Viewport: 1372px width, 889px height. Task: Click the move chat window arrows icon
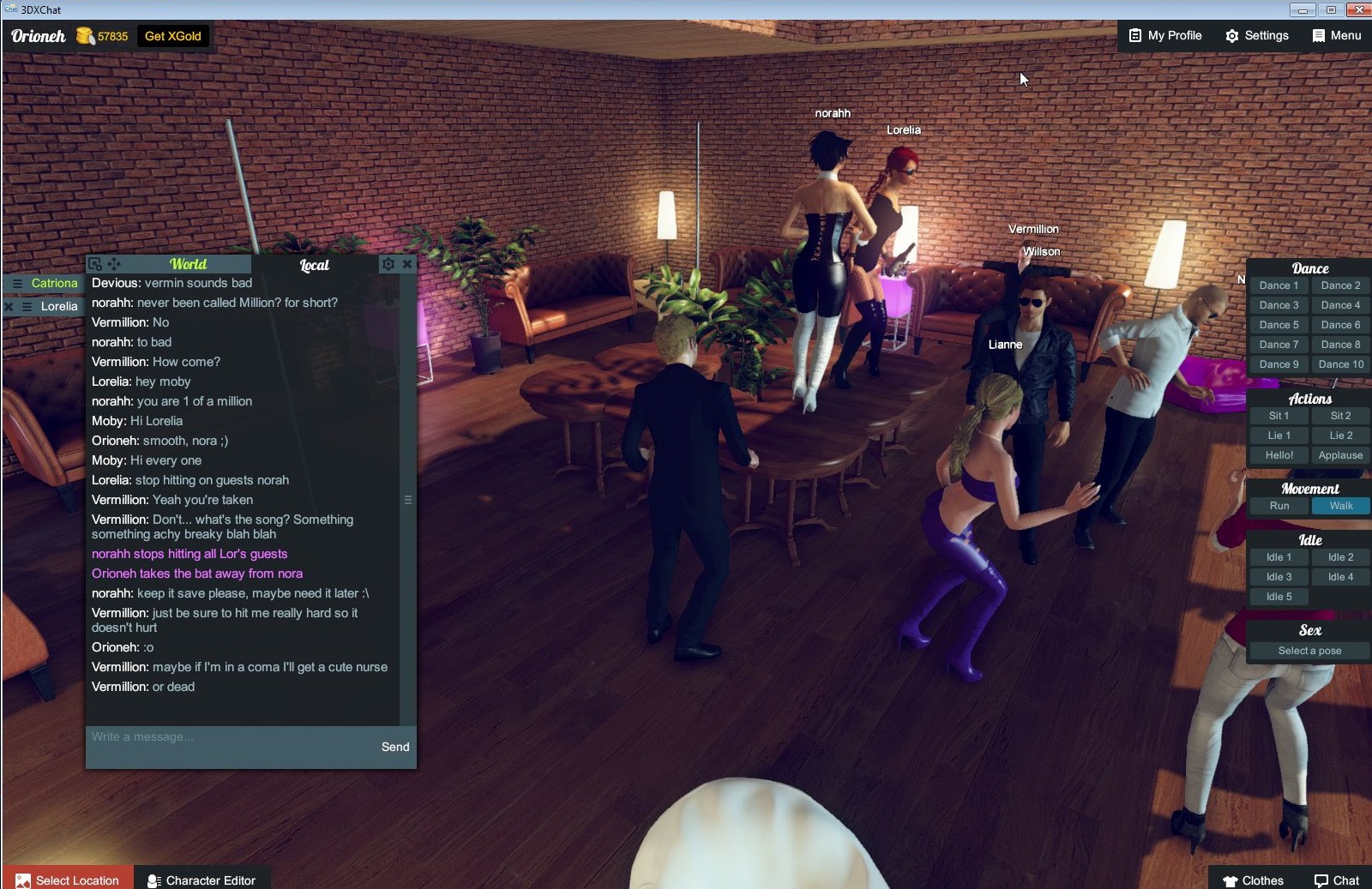coord(114,264)
